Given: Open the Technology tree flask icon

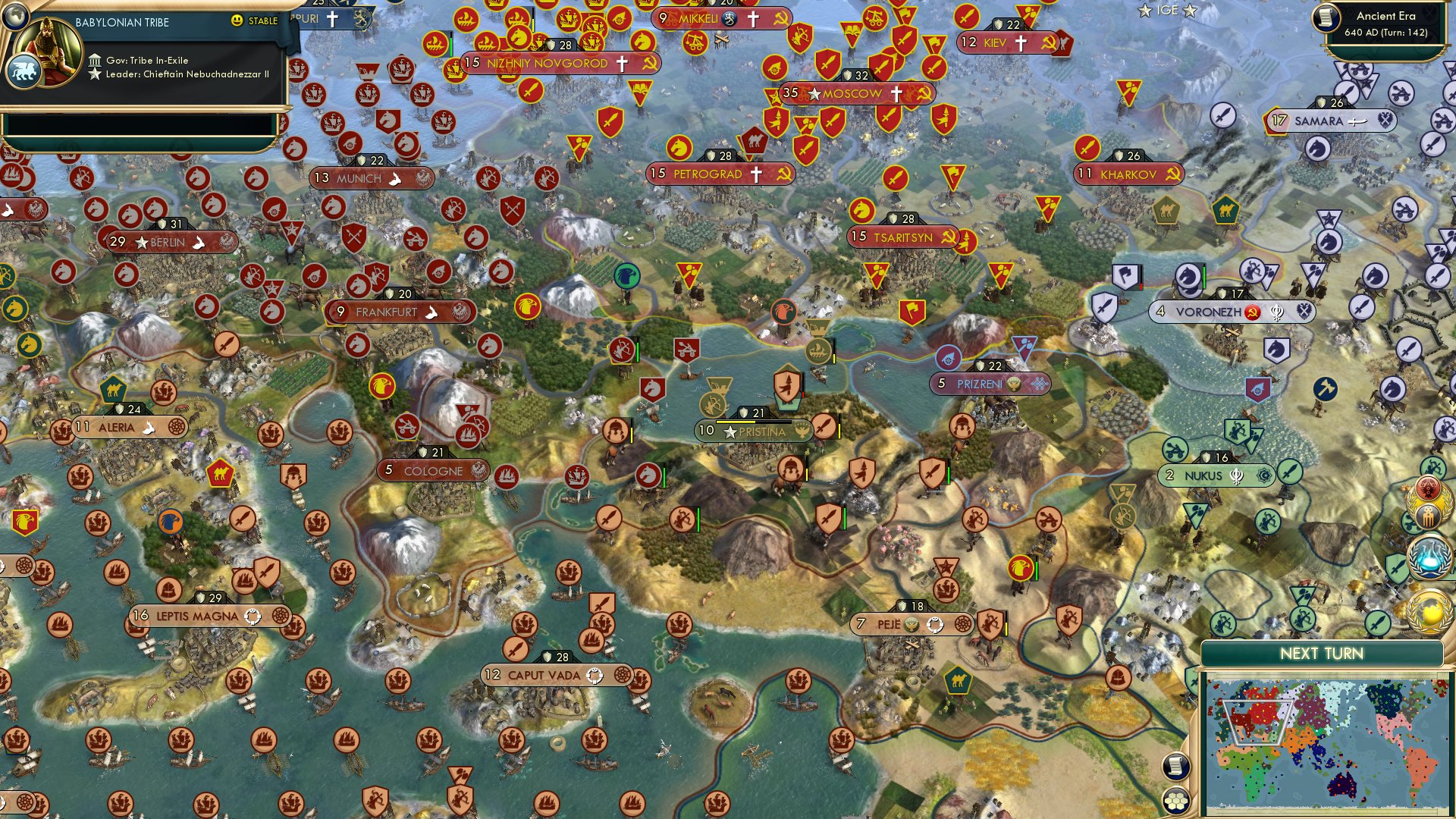Looking at the screenshot, I should 1429,557.
